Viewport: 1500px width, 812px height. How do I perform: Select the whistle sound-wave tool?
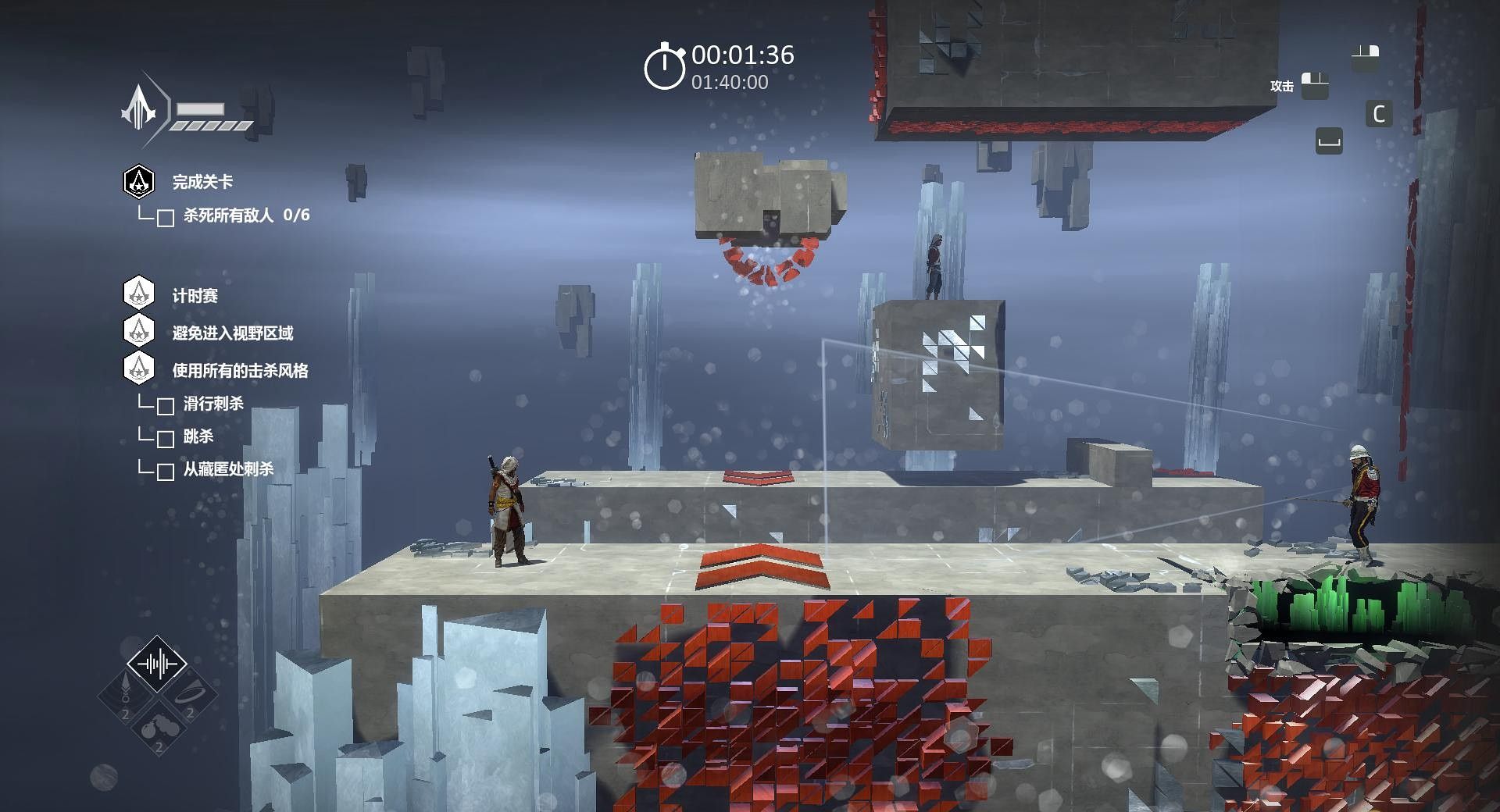157,664
